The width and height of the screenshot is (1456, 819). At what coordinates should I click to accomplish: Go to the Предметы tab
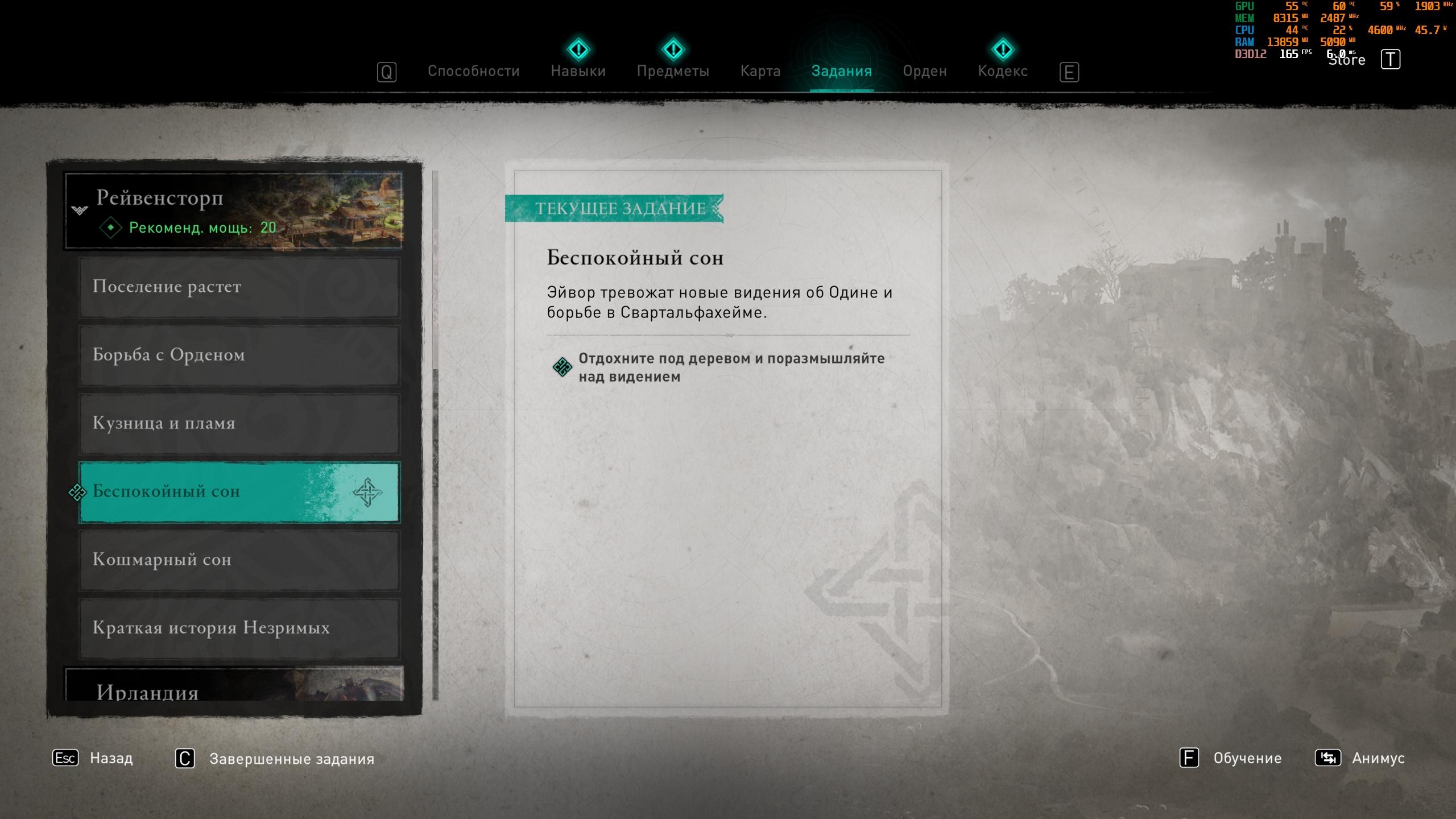[x=673, y=71]
